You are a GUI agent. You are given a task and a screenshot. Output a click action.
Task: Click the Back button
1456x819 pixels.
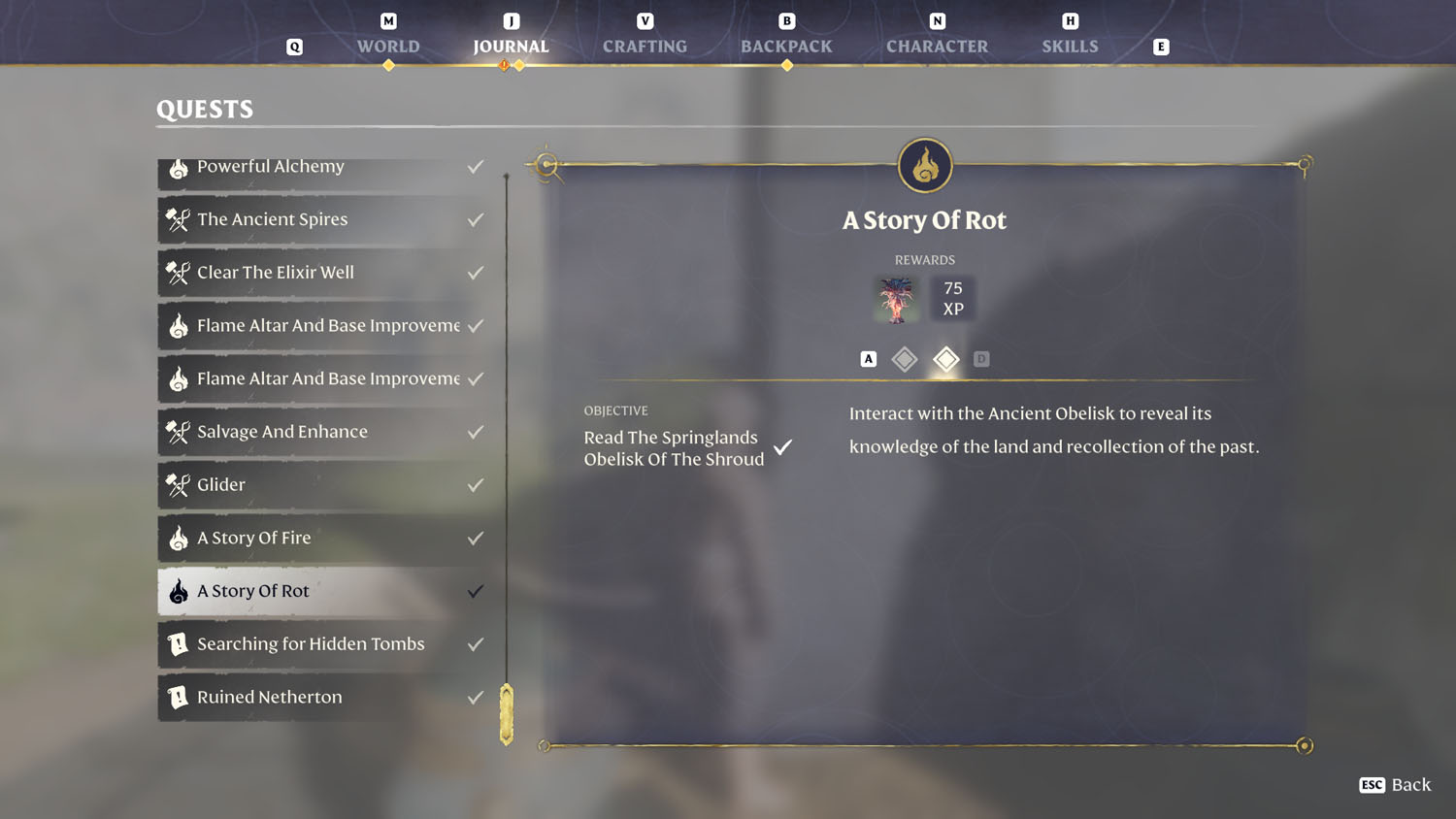pyautogui.click(x=1395, y=785)
